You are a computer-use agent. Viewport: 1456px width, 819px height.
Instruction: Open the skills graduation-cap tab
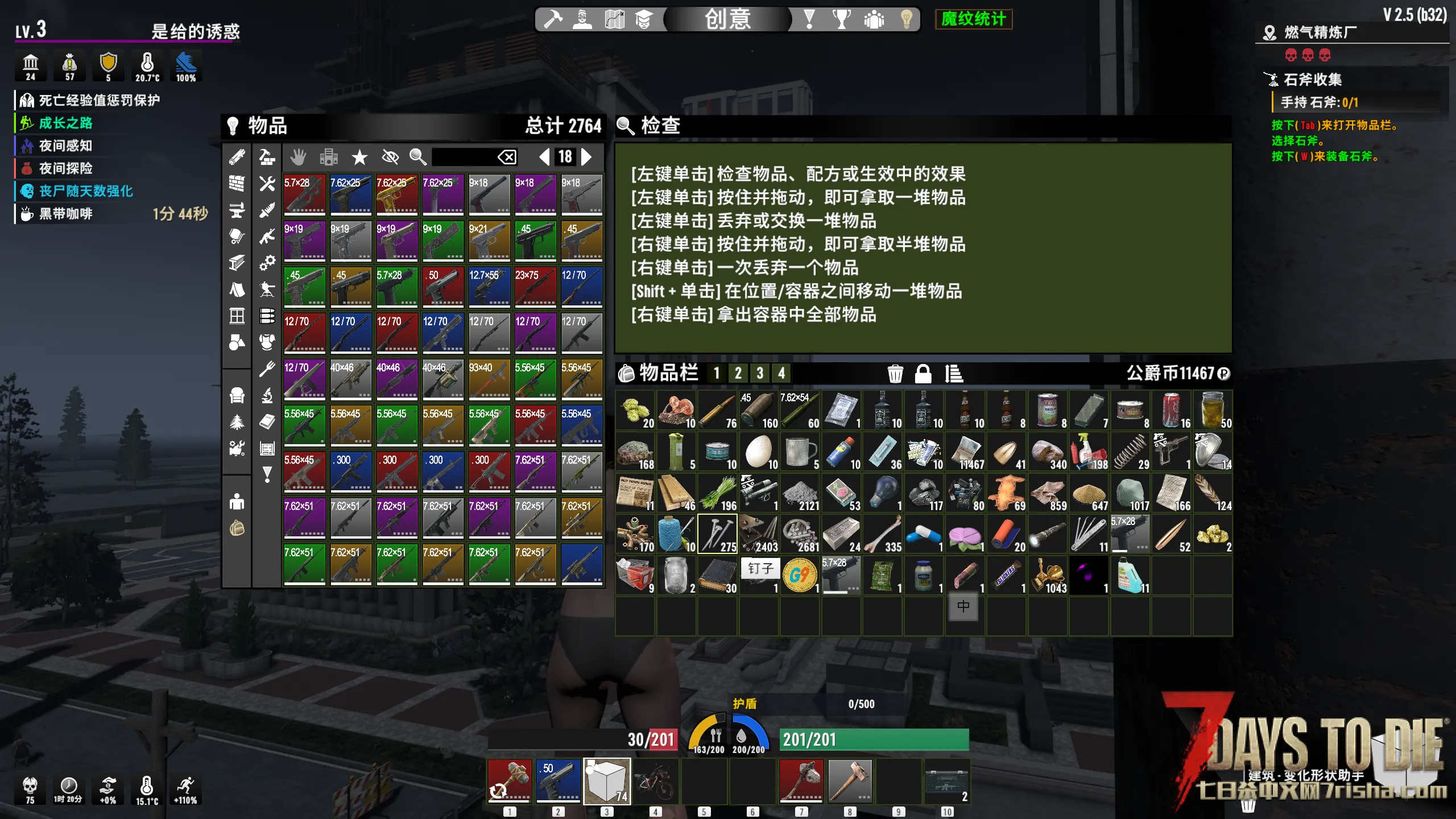tap(643, 19)
